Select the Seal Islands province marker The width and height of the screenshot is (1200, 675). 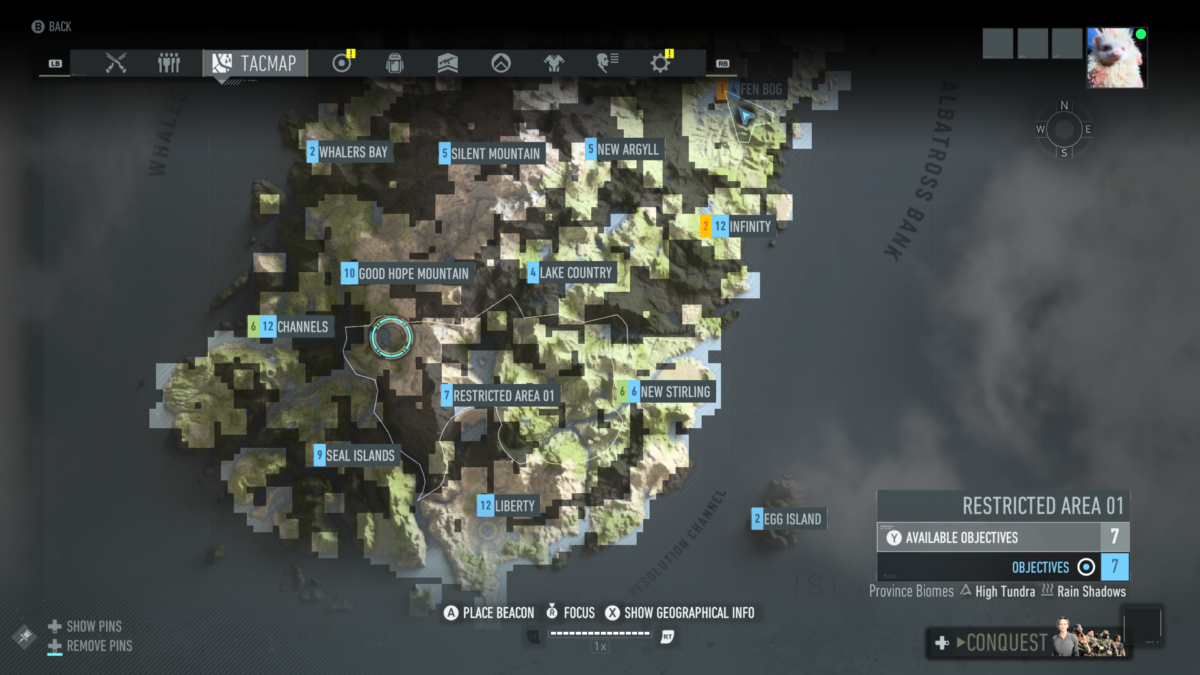[355, 455]
